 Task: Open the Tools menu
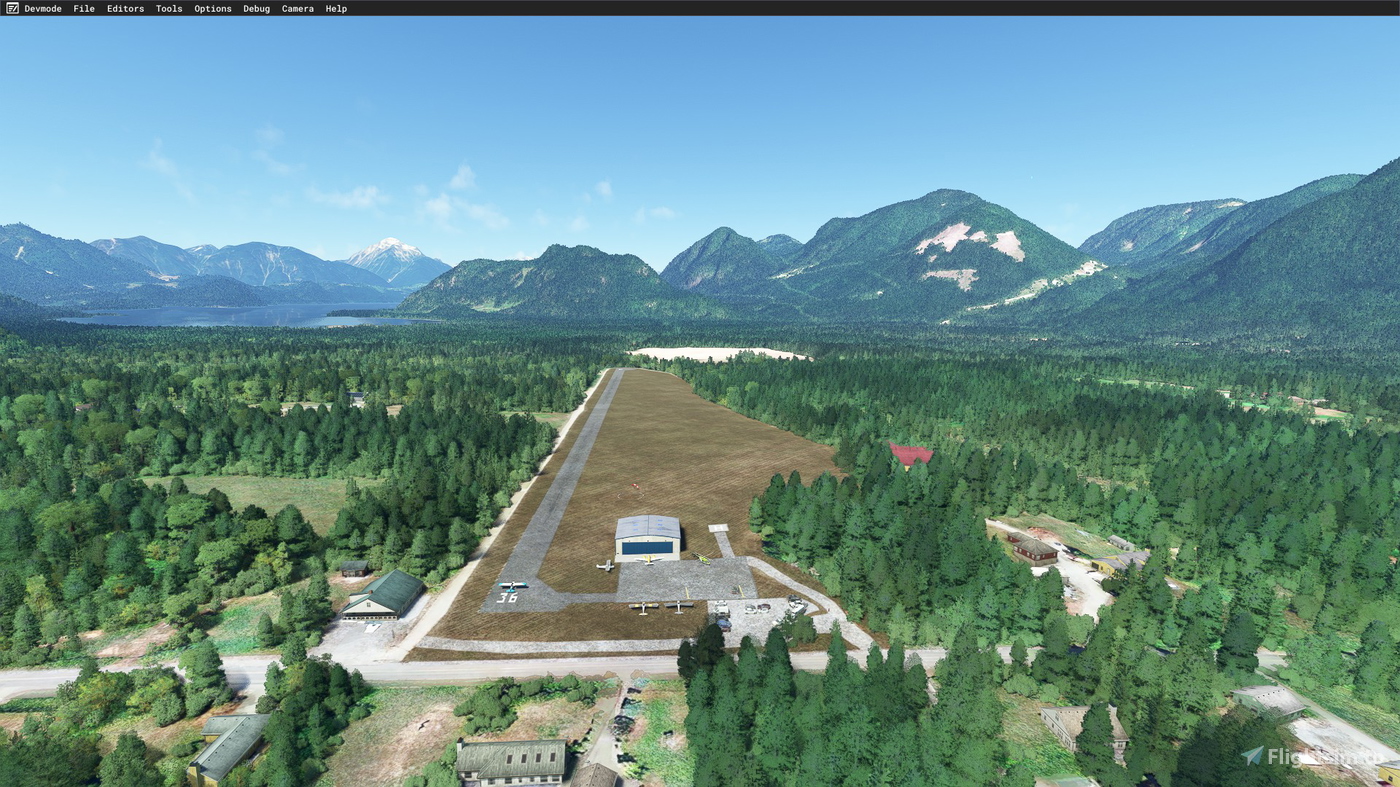168,8
